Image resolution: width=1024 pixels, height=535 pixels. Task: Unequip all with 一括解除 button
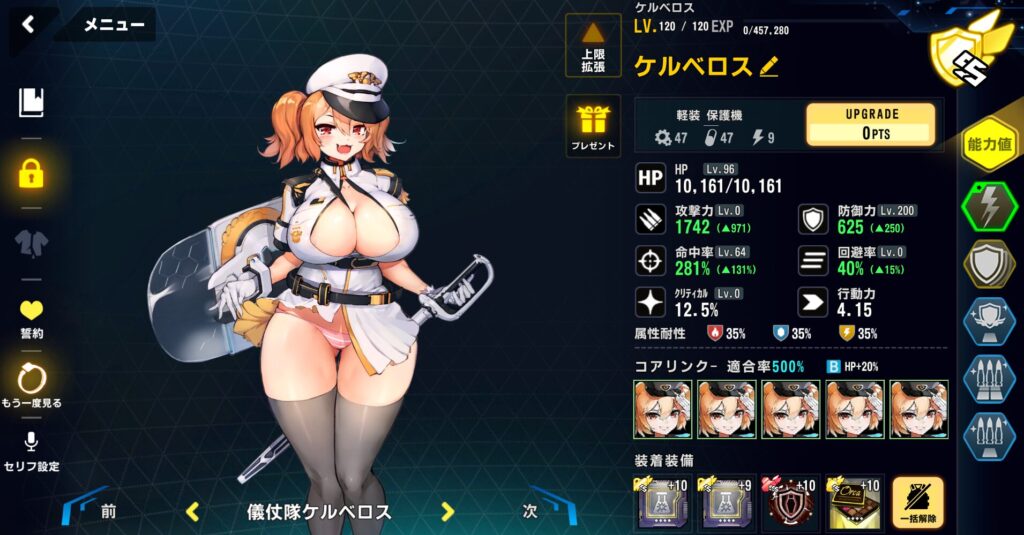(x=918, y=502)
